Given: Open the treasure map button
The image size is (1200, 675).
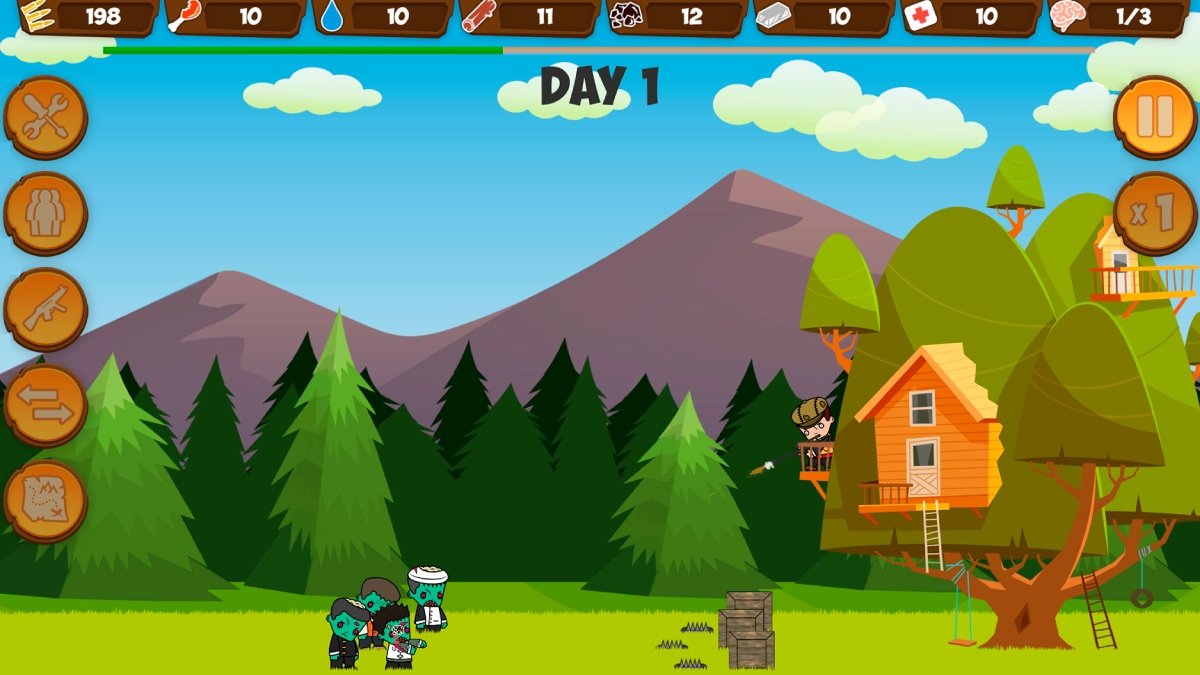Looking at the screenshot, I should click(x=45, y=501).
